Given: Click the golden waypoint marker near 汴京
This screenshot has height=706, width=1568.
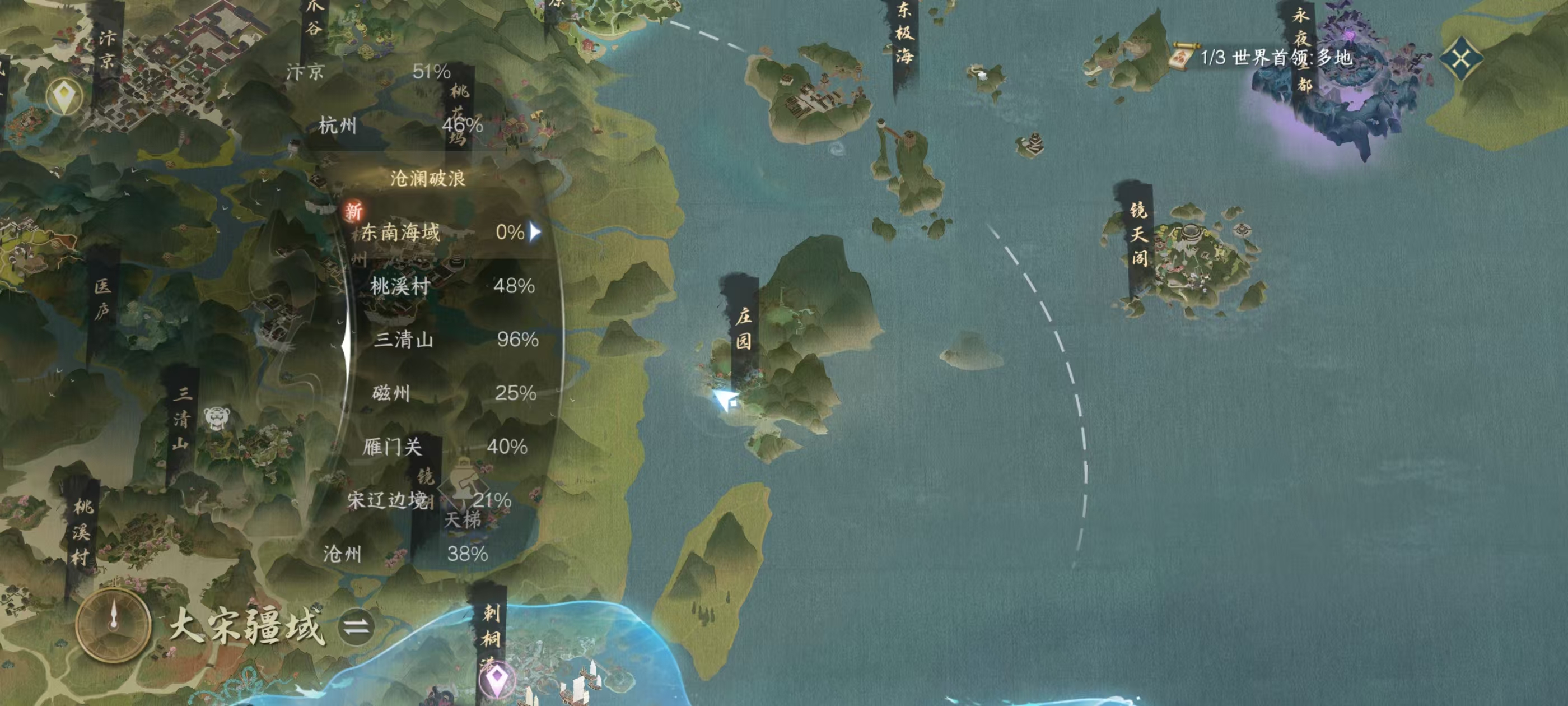Looking at the screenshot, I should (x=64, y=97).
